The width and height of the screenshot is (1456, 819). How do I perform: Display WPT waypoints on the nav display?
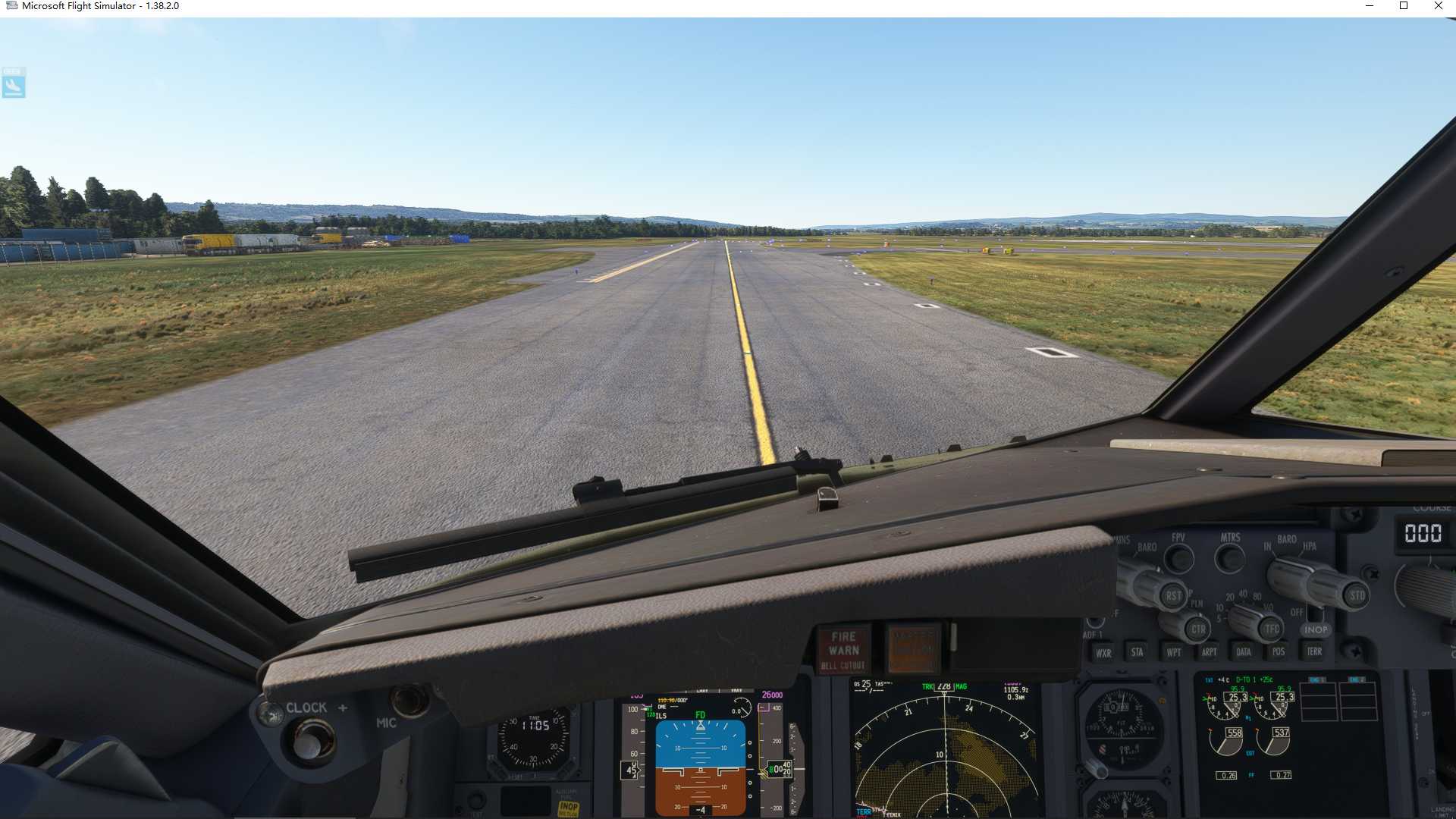point(1175,653)
